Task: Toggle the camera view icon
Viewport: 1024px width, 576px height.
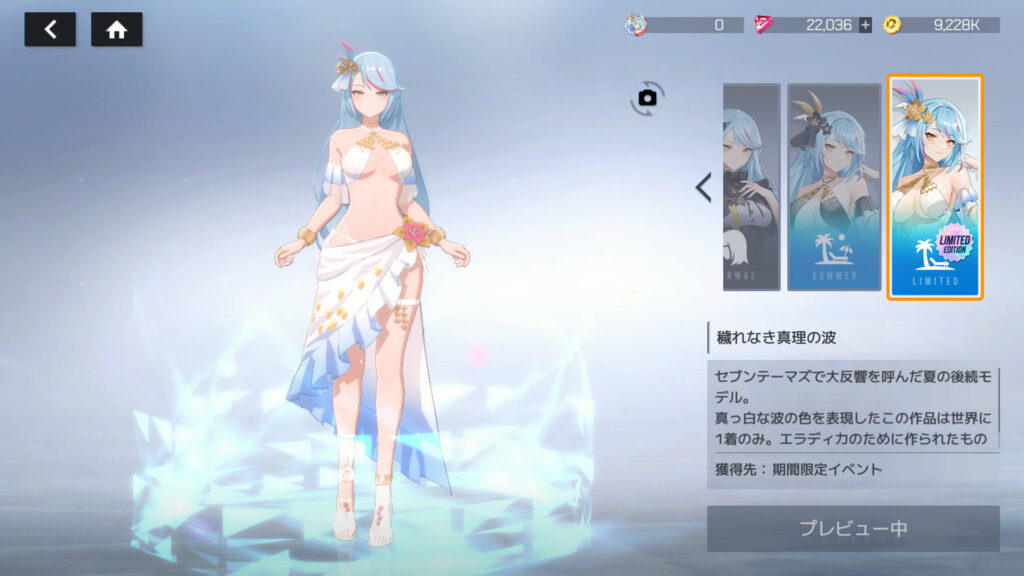Action: (x=647, y=97)
